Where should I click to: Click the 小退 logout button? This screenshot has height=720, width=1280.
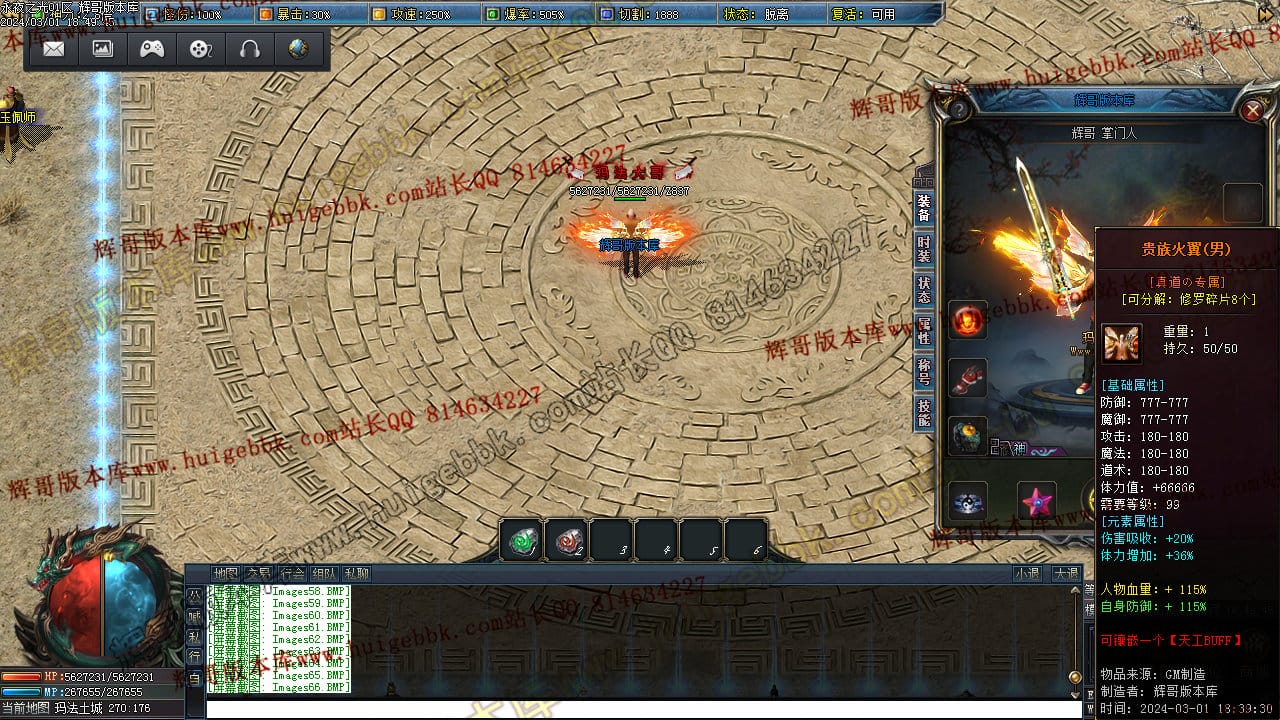coord(1027,574)
